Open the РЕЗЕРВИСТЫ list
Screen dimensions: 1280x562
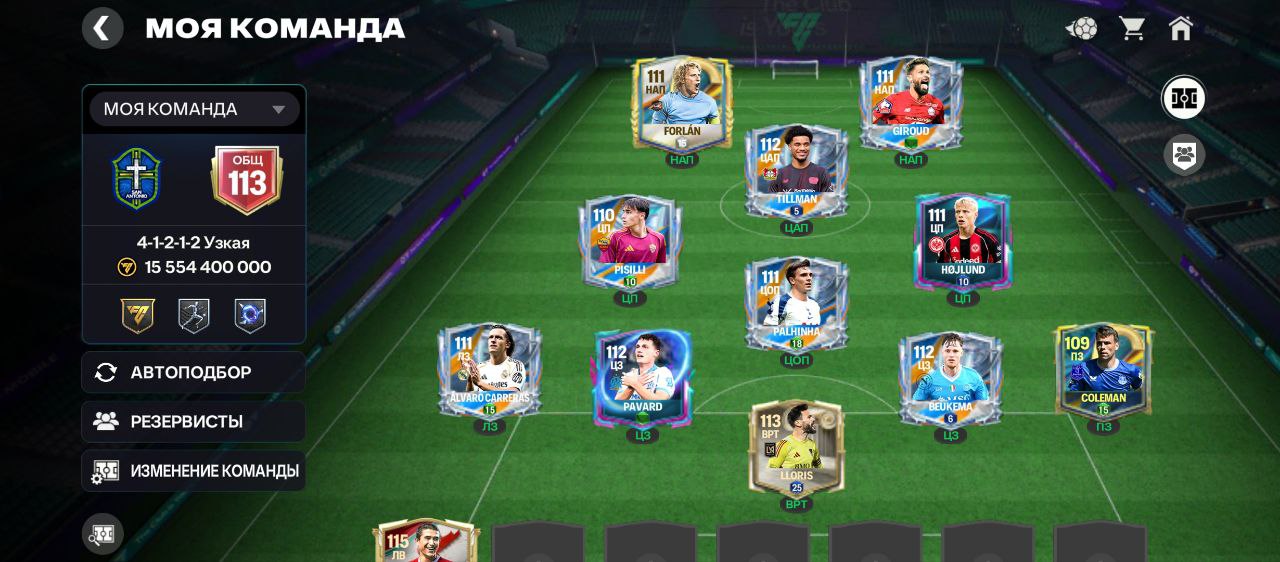pos(194,421)
